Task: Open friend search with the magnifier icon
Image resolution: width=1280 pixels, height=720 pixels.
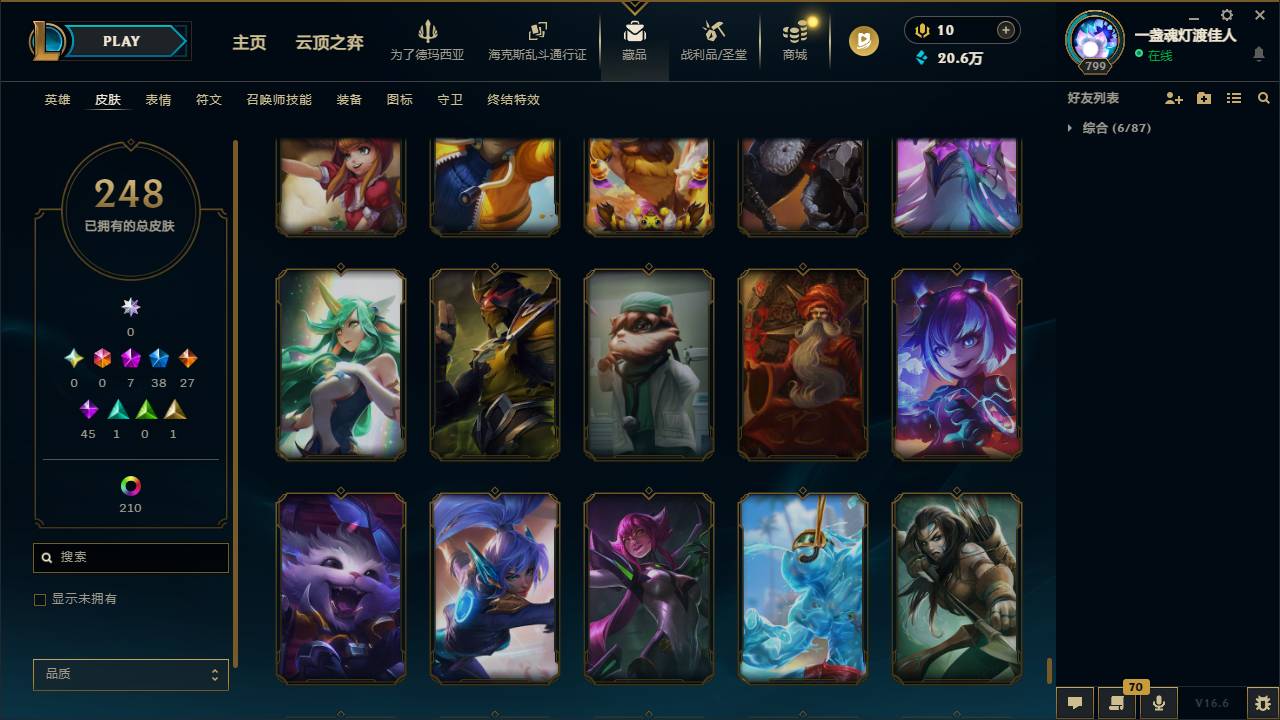Action: 1264,97
